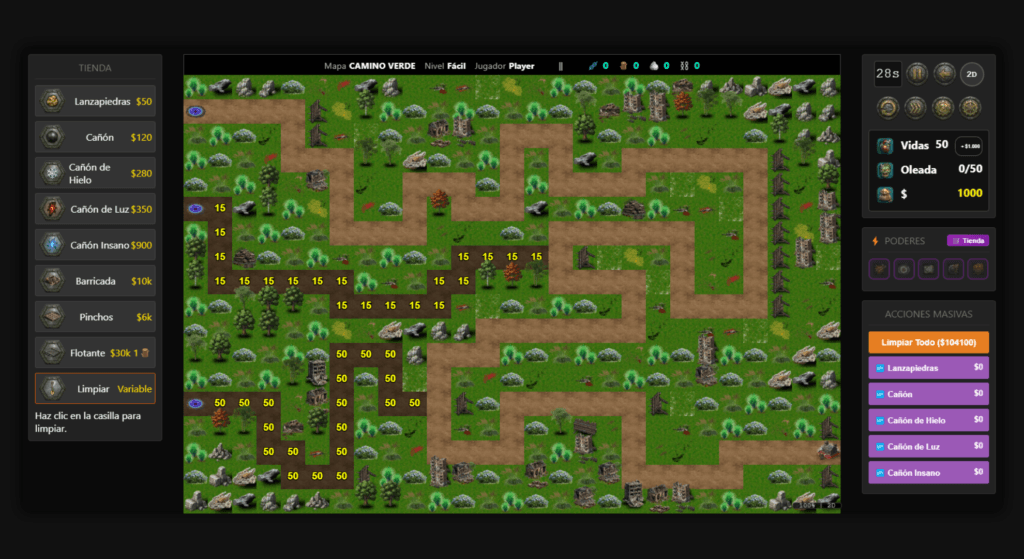Click the pause button icon

pos(916,73)
